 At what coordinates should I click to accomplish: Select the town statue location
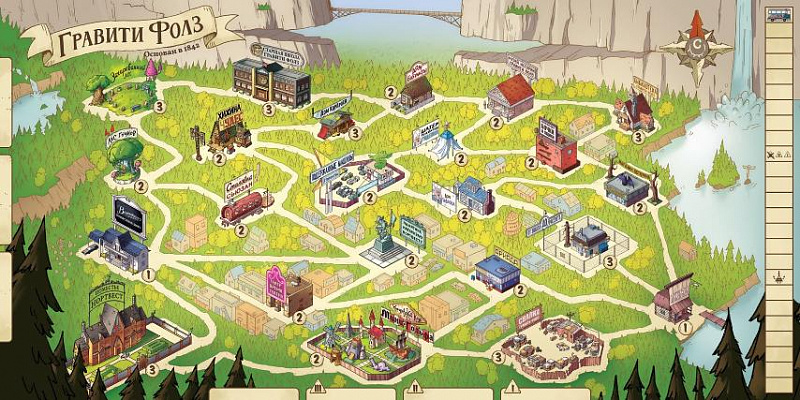coord(382,237)
